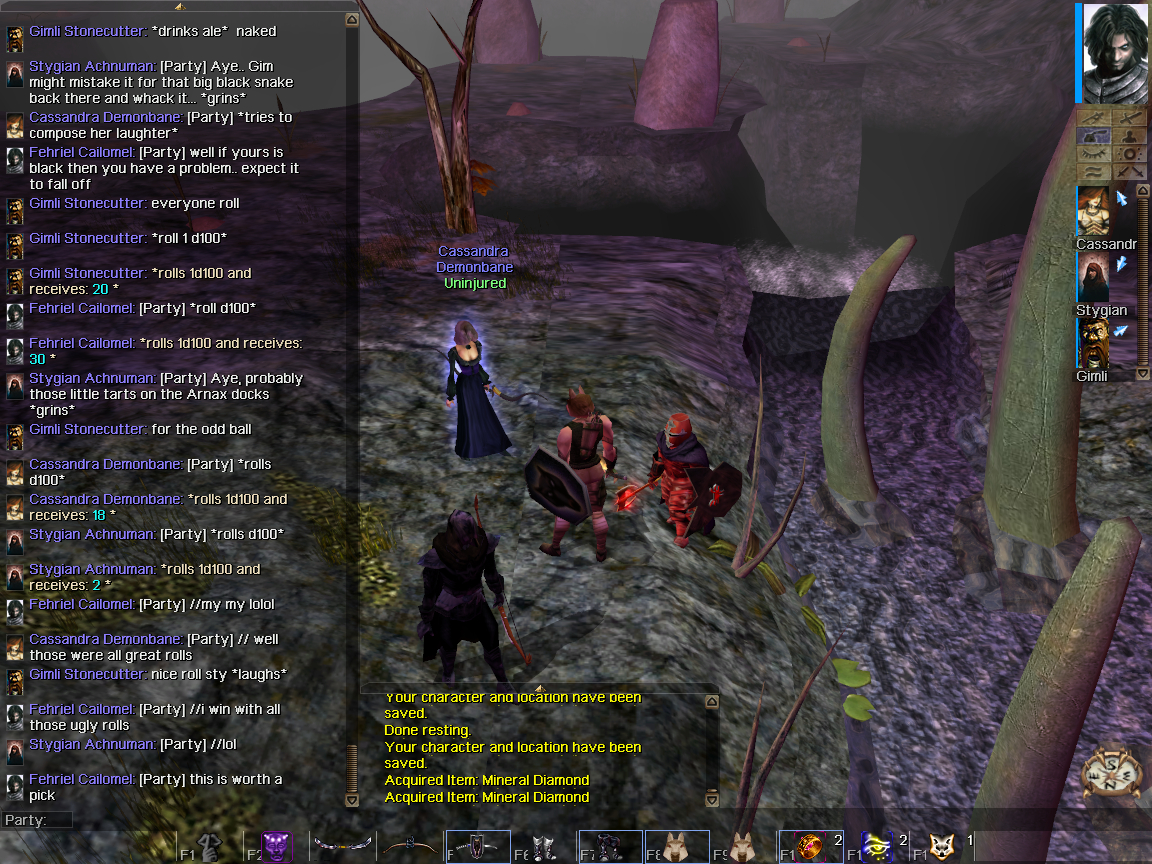Click the chat log scroll-up arrow
Image resolution: width=1152 pixels, height=864 pixels.
351,19
